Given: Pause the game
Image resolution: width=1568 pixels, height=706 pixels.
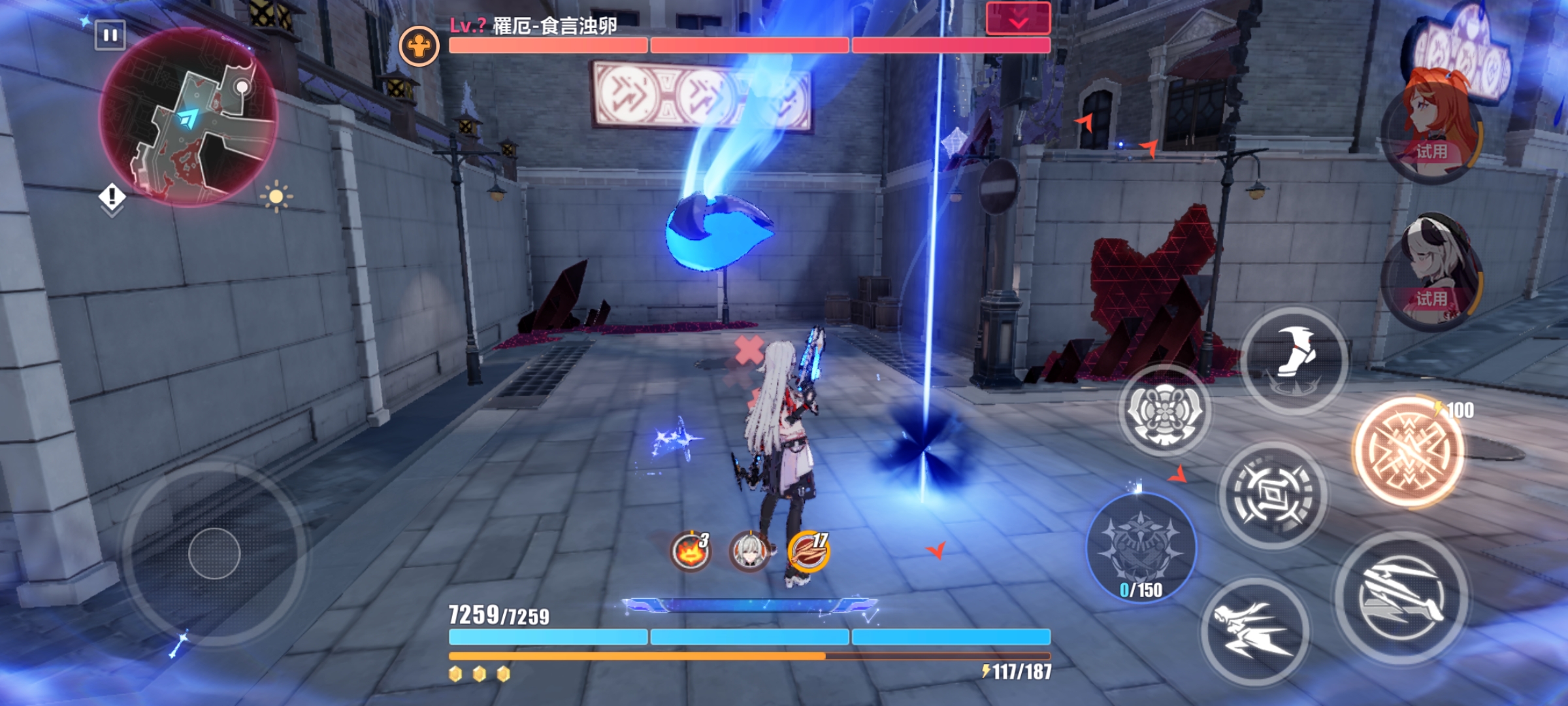Looking at the screenshot, I should pos(110,35).
